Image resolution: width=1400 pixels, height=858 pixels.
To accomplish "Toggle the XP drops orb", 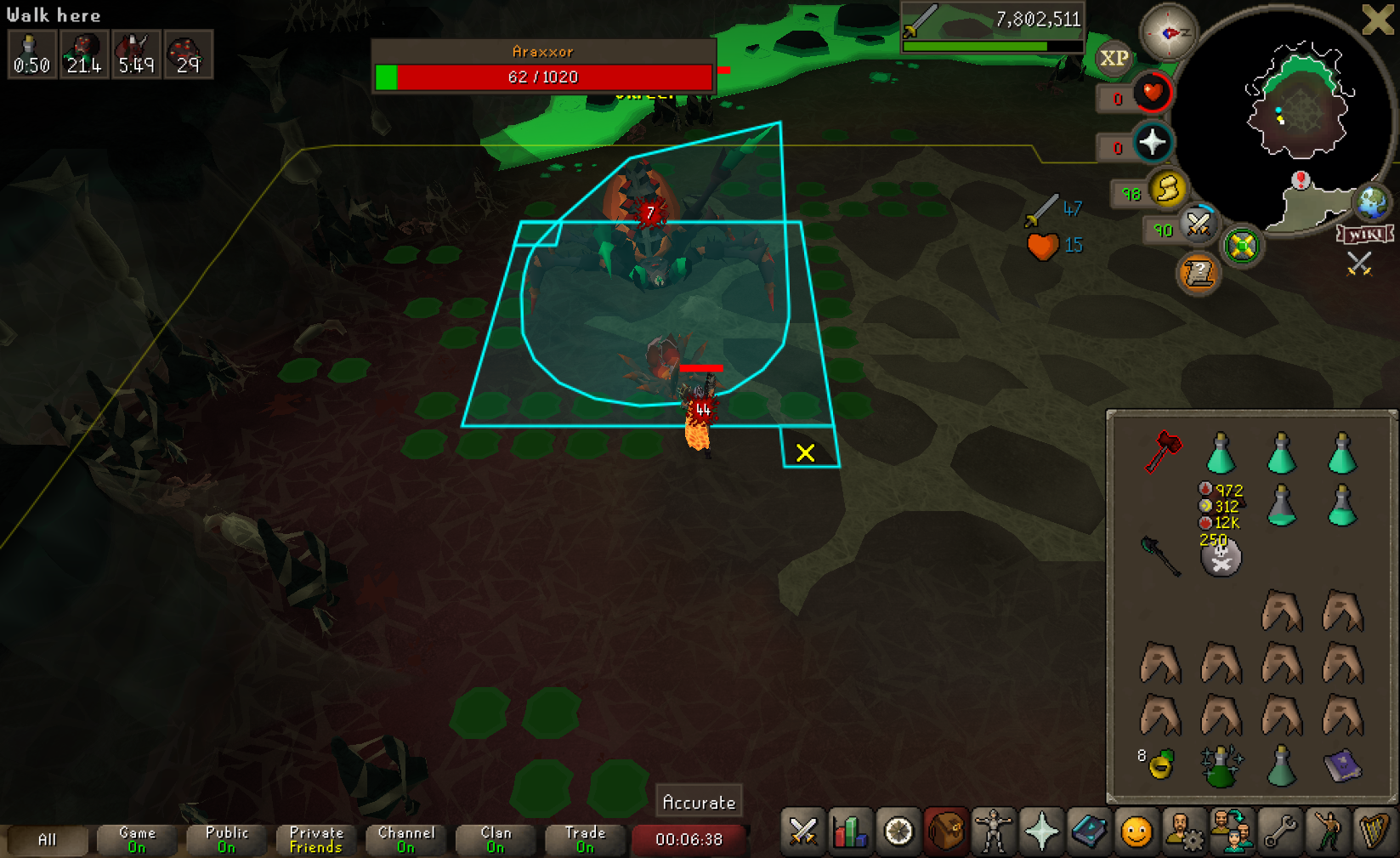I will (1114, 59).
